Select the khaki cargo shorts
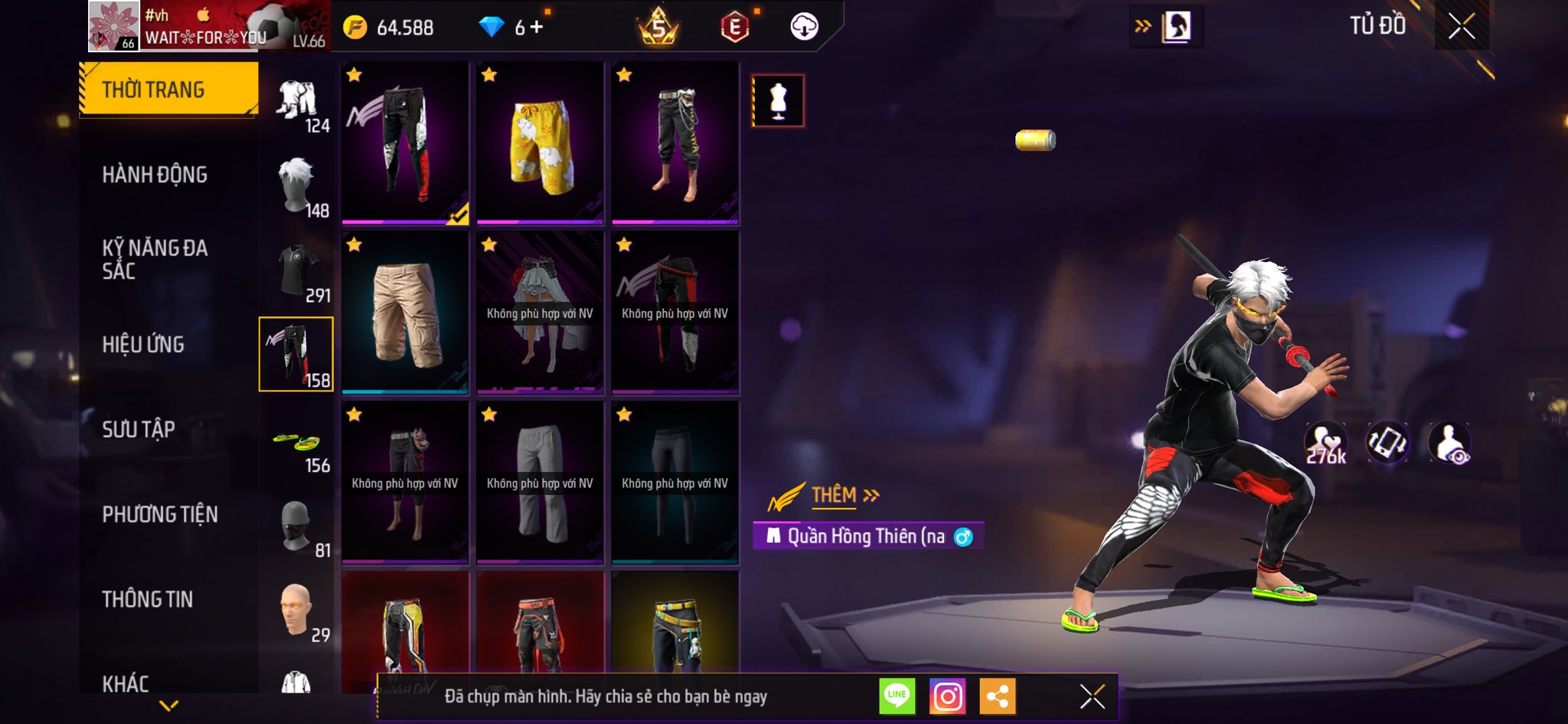The image size is (1568, 724). pos(405,313)
